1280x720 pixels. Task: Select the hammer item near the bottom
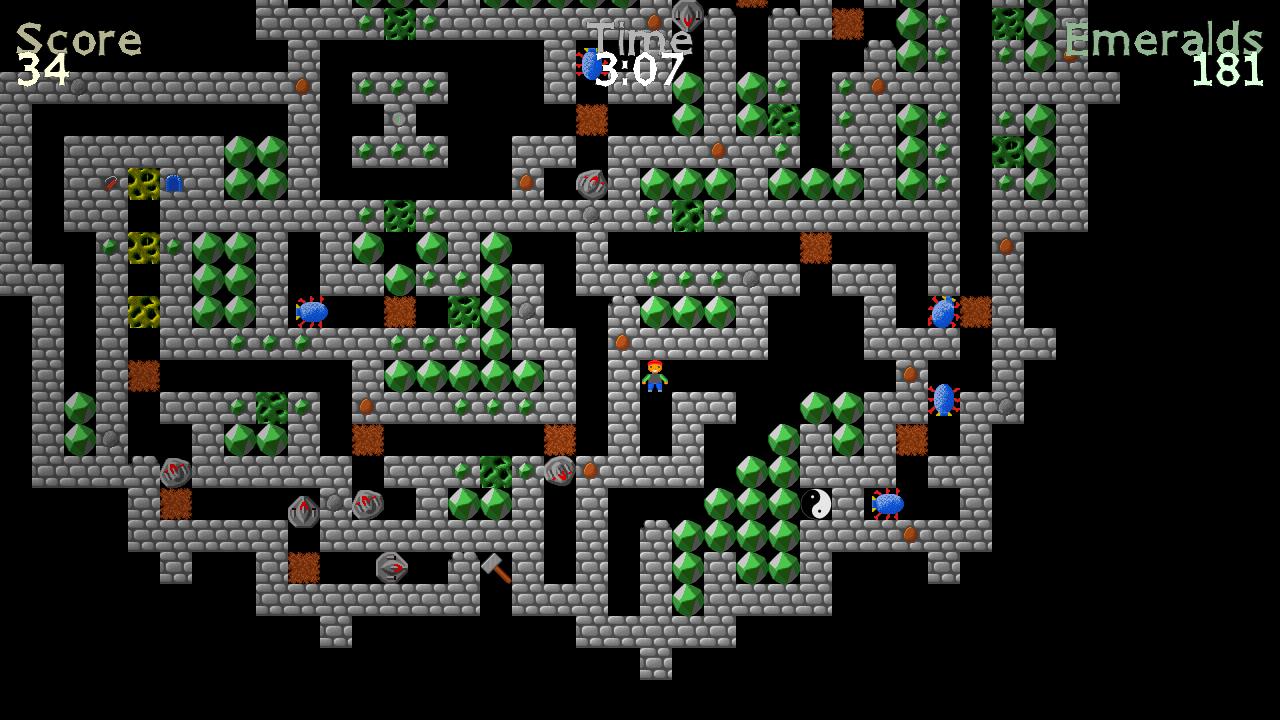[497, 568]
